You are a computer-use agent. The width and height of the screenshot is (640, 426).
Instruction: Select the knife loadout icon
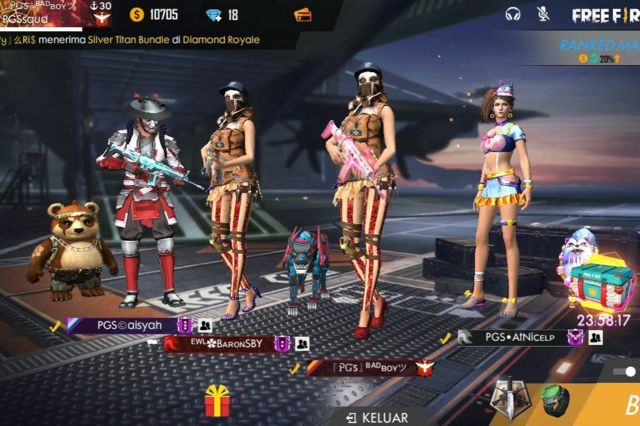point(508,400)
